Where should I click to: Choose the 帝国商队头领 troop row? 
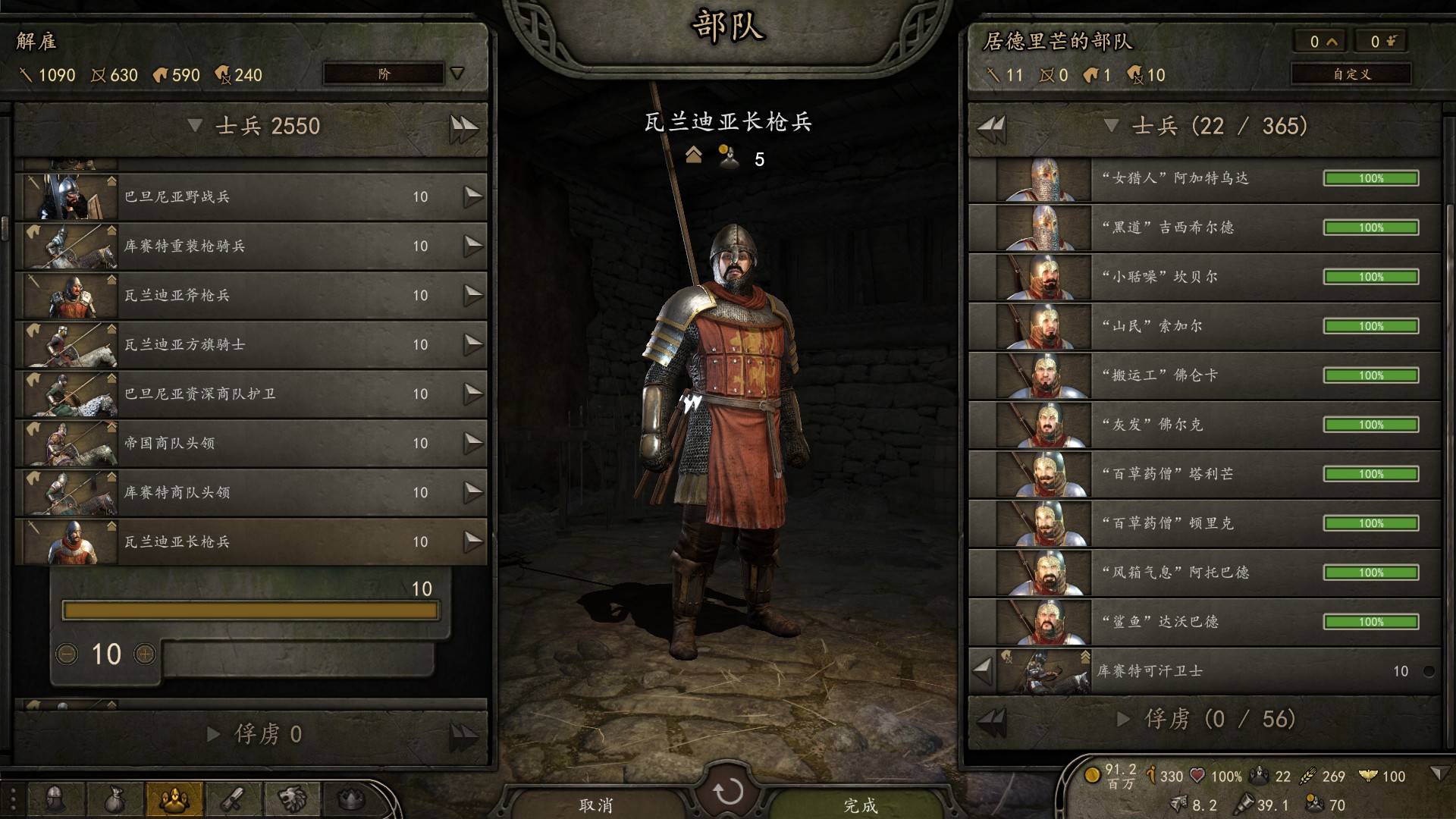pyautogui.click(x=250, y=443)
